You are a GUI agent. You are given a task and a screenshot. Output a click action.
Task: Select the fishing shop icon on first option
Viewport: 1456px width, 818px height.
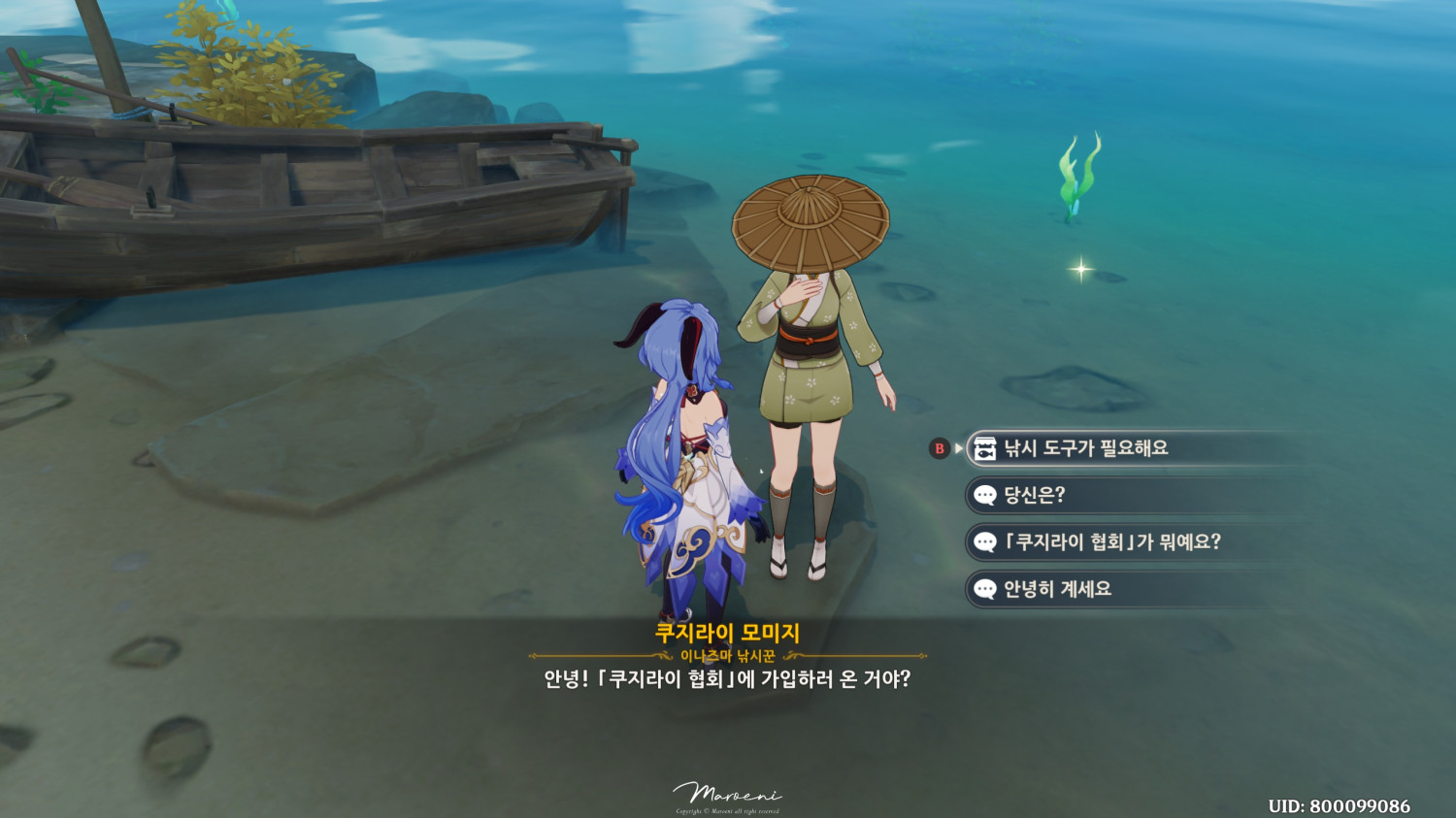(983, 448)
